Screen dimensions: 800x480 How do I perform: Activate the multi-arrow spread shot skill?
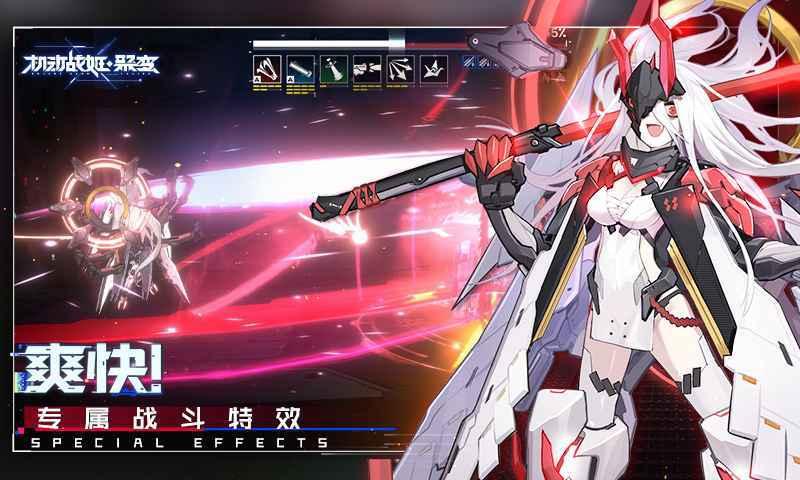pos(401,69)
